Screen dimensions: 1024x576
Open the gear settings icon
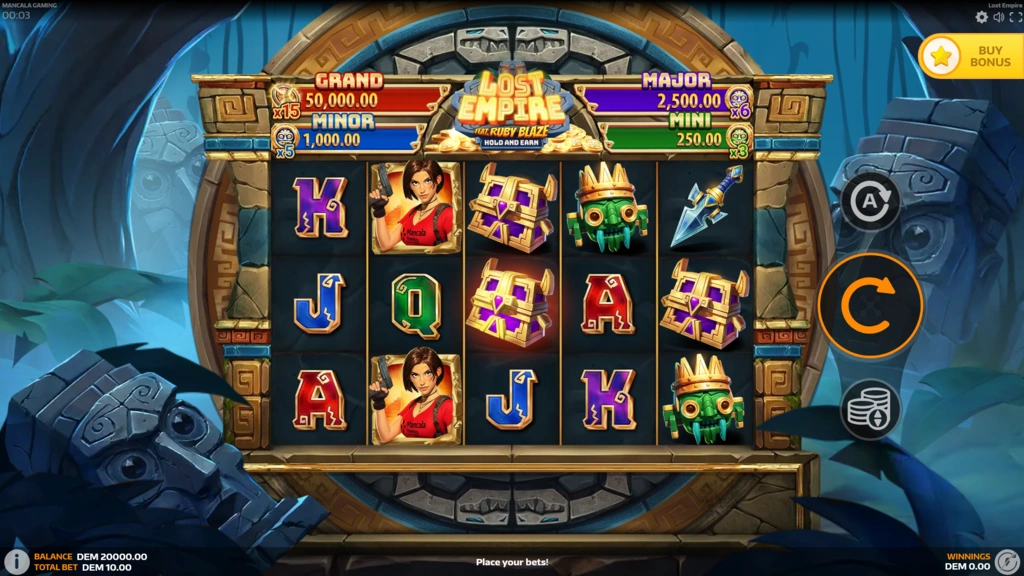[x=981, y=17]
